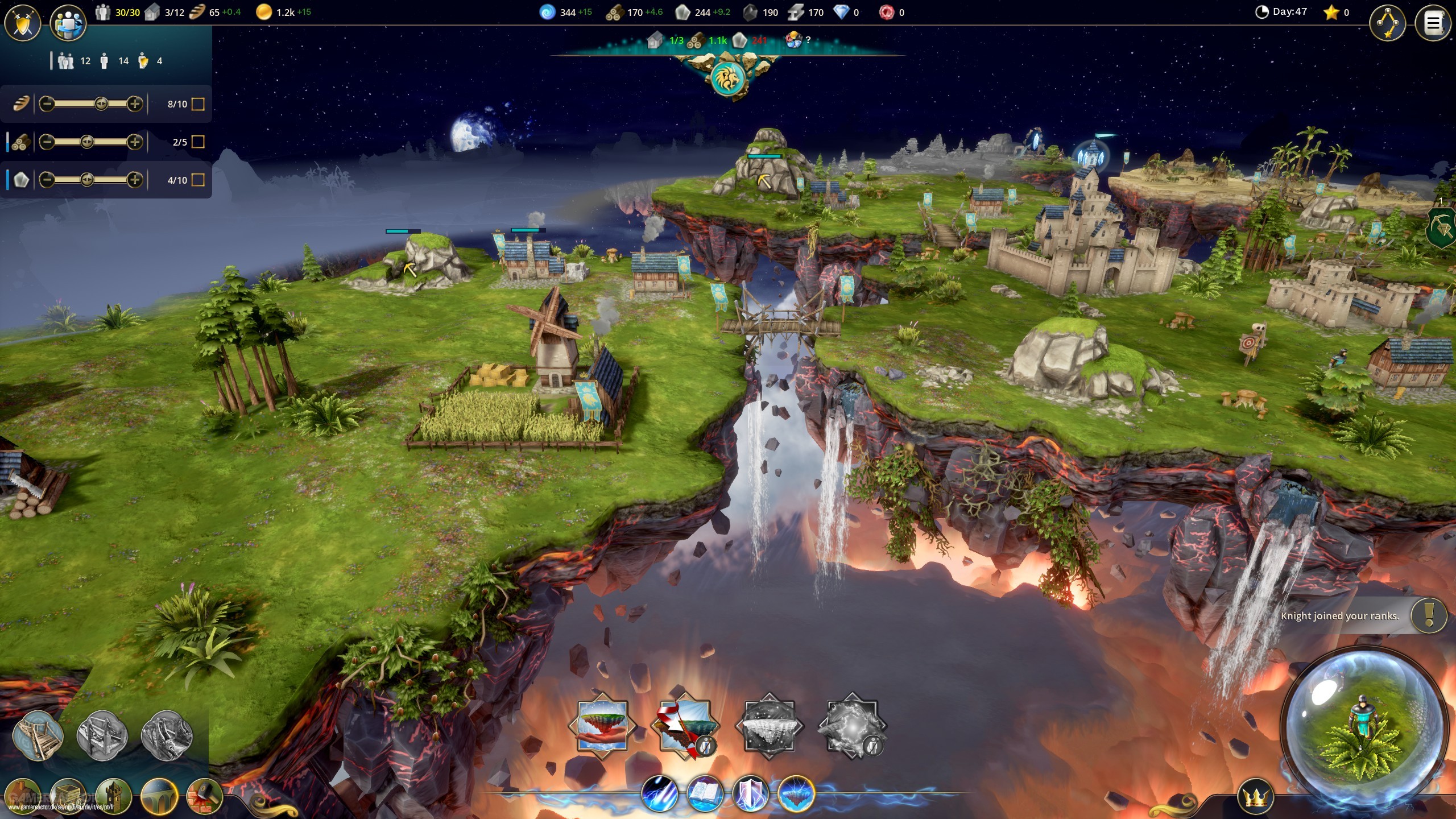The height and width of the screenshot is (819, 1456).
Task: Toggle the wood production checkbox
Action: pos(198,142)
